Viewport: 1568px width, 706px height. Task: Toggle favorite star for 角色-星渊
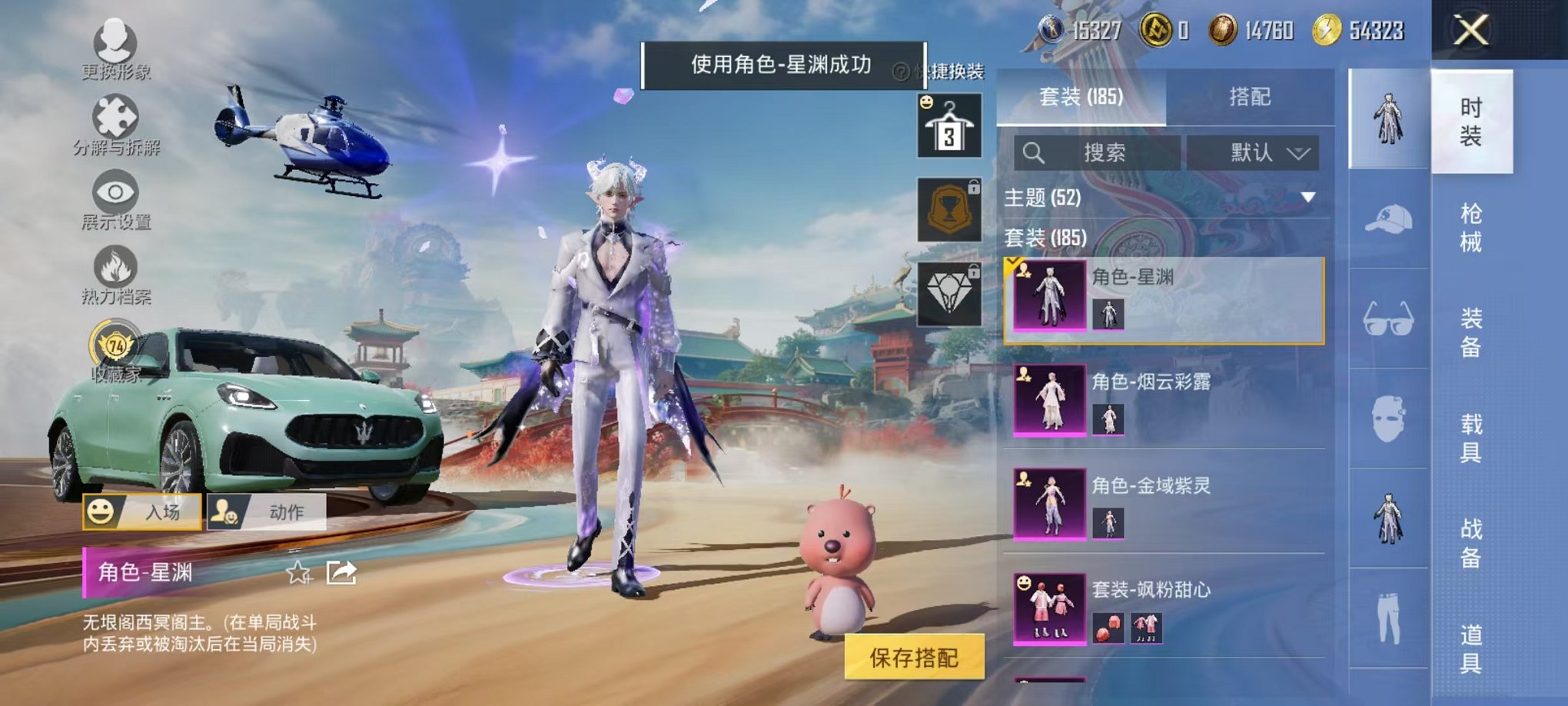(x=297, y=574)
